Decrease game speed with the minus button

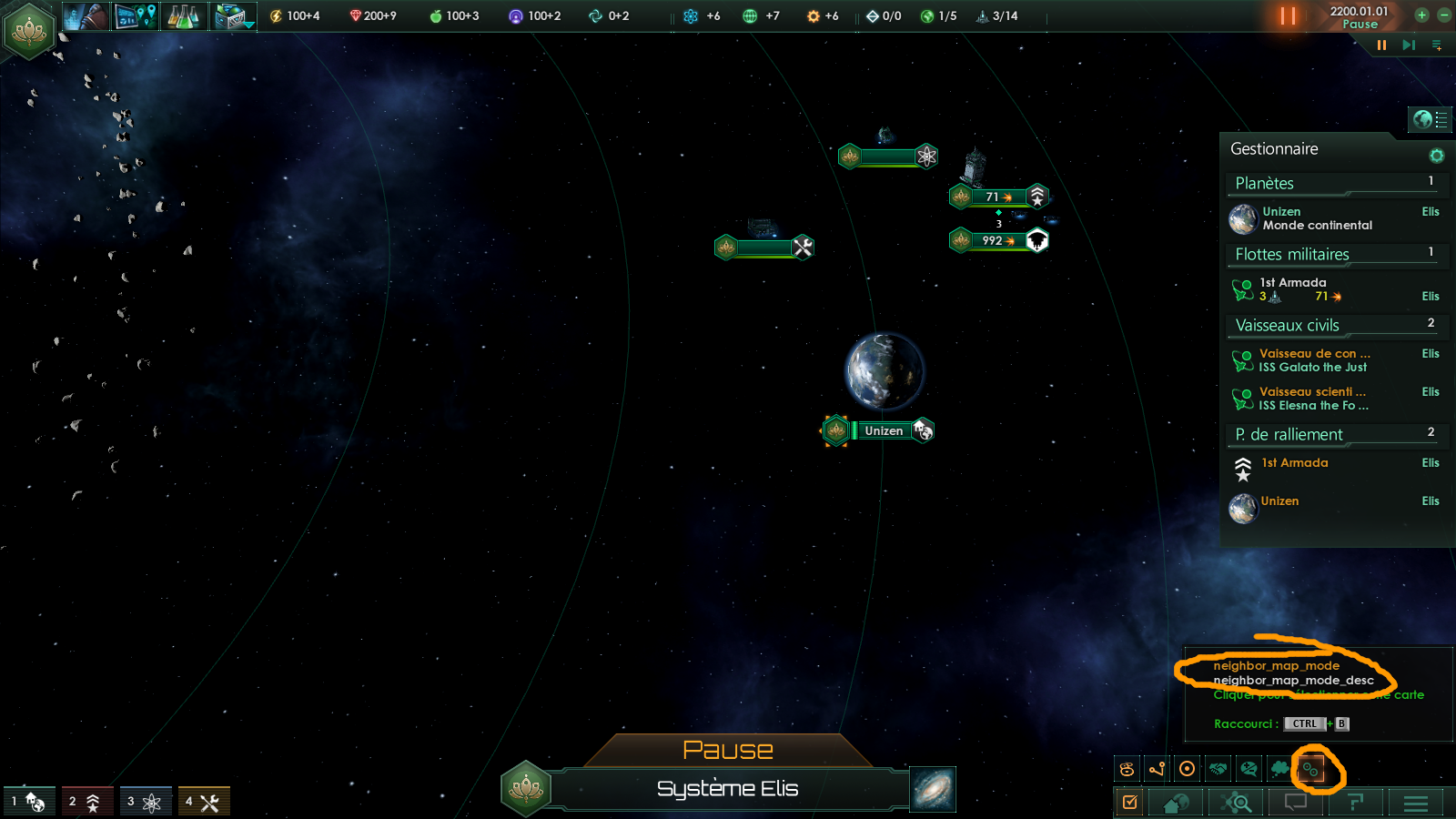click(x=1443, y=15)
